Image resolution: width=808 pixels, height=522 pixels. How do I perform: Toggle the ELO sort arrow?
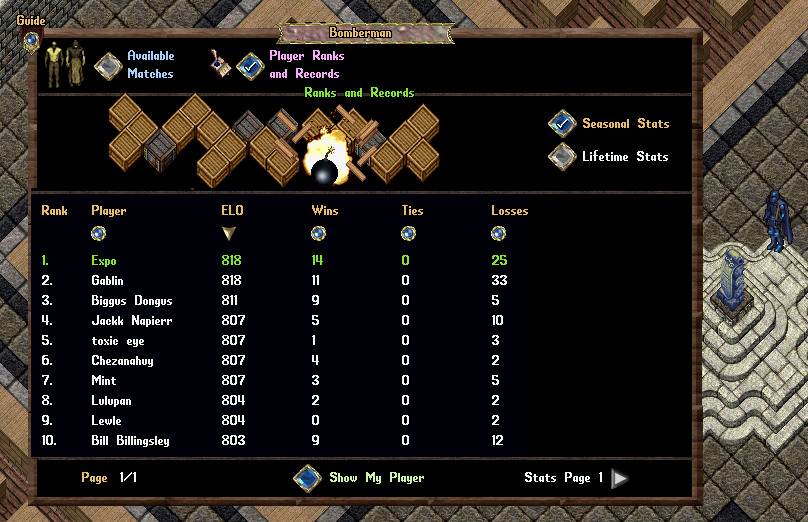pos(229,233)
